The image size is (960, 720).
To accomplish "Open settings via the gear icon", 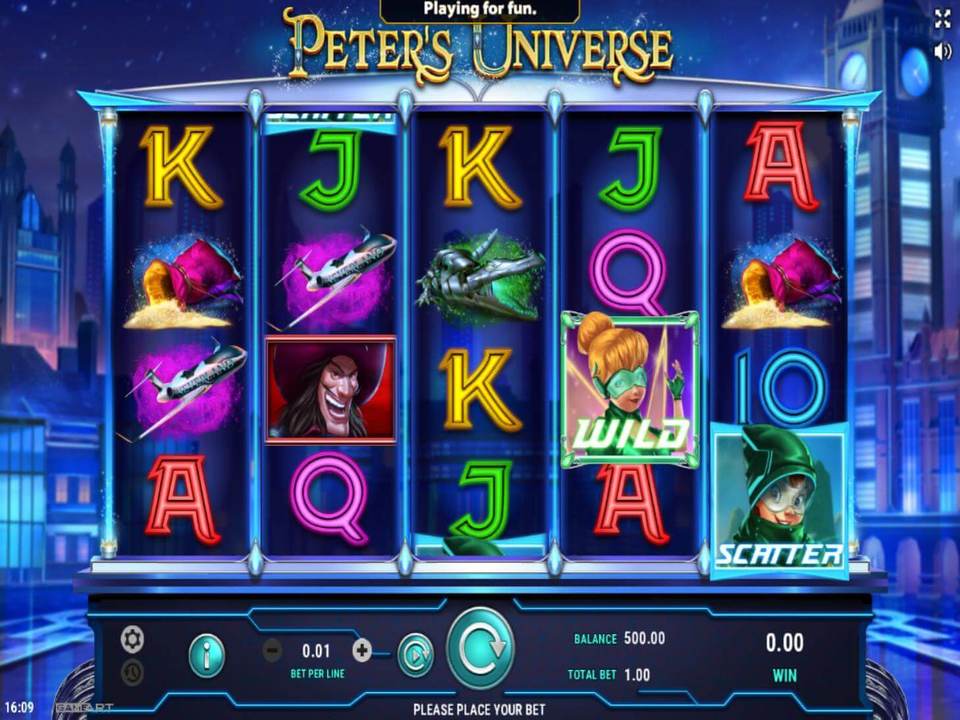I will pyautogui.click(x=132, y=638).
